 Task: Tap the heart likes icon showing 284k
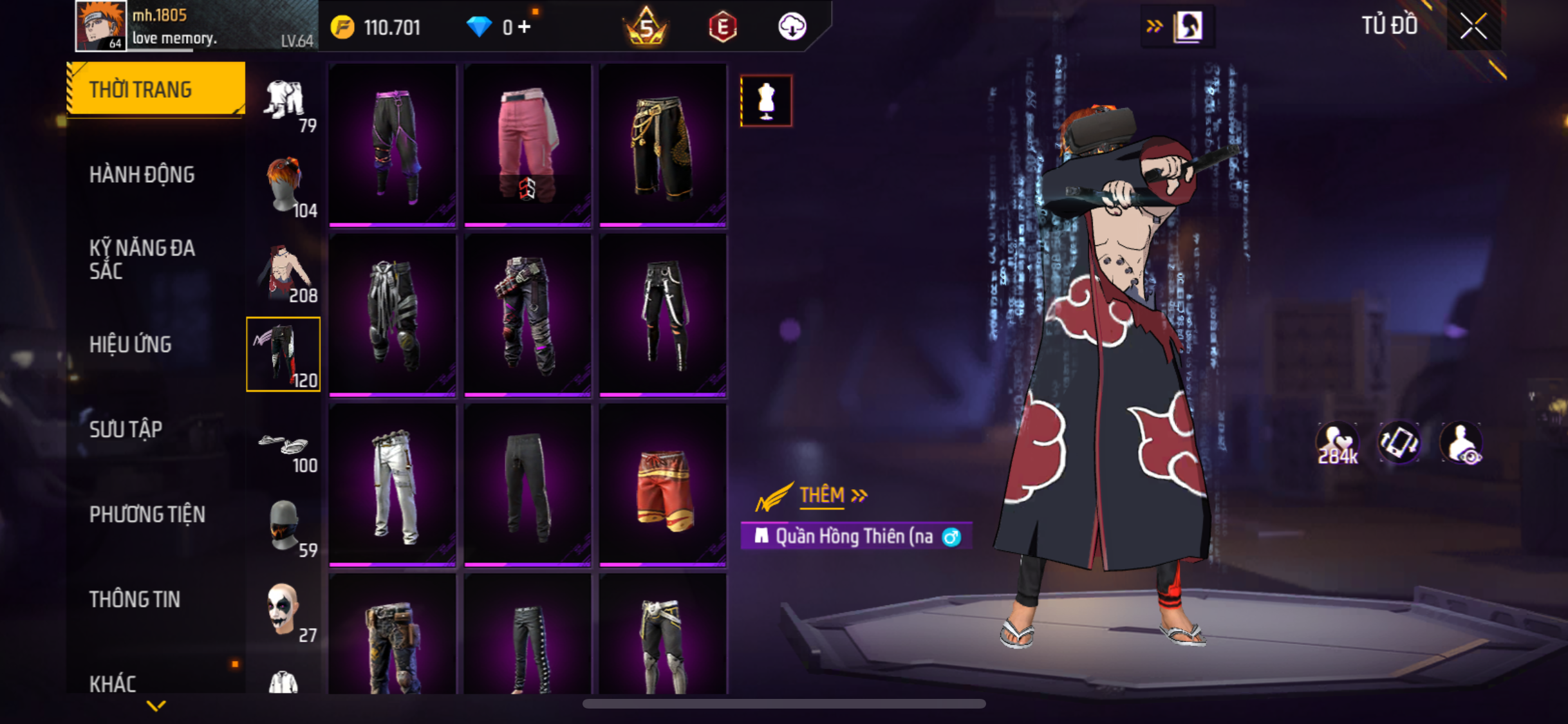(x=1337, y=444)
